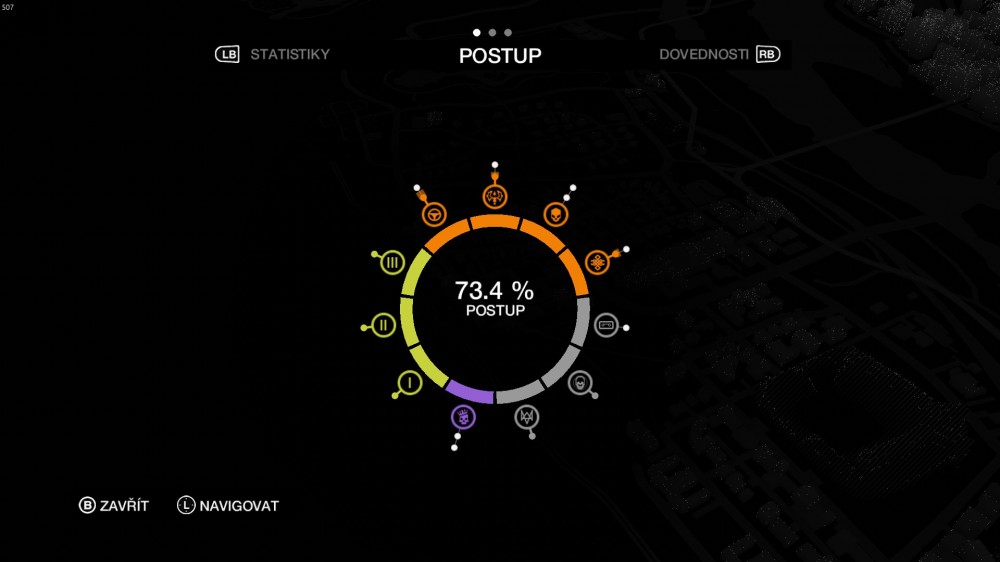Select the green Act II icon
The image size is (1000, 562).
tap(383, 325)
